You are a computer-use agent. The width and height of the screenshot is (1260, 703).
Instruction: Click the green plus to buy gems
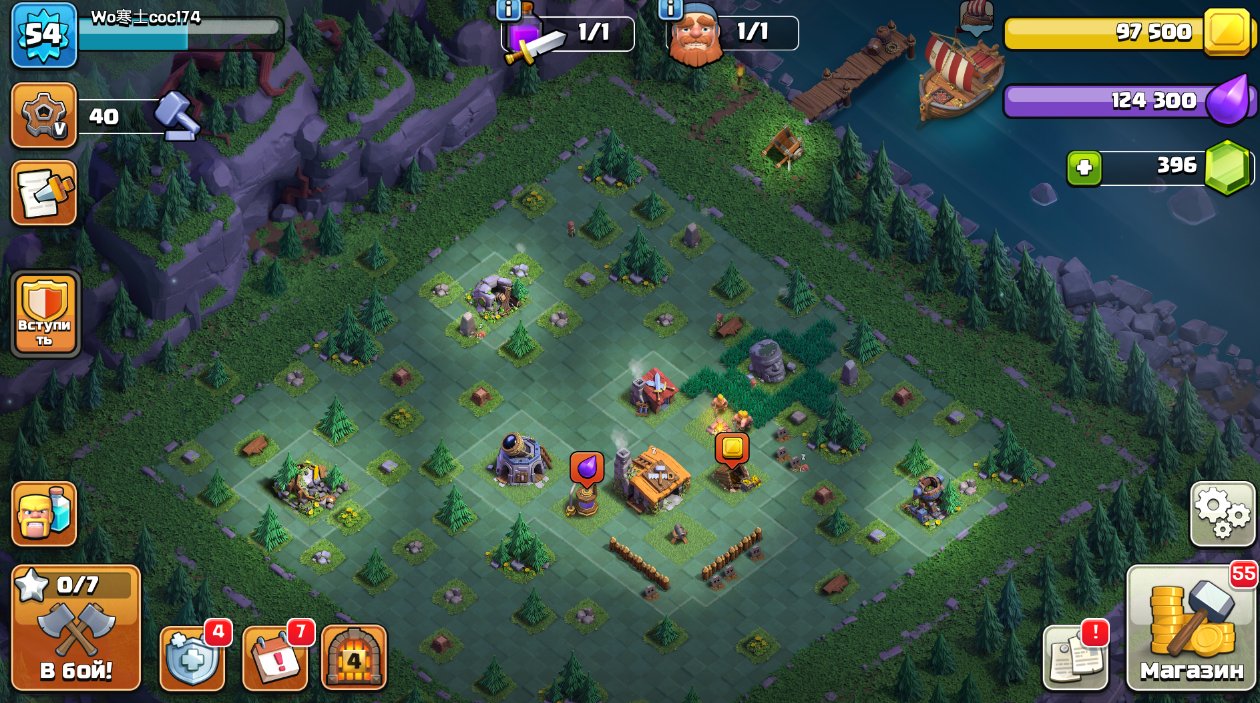pyautogui.click(x=1083, y=168)
